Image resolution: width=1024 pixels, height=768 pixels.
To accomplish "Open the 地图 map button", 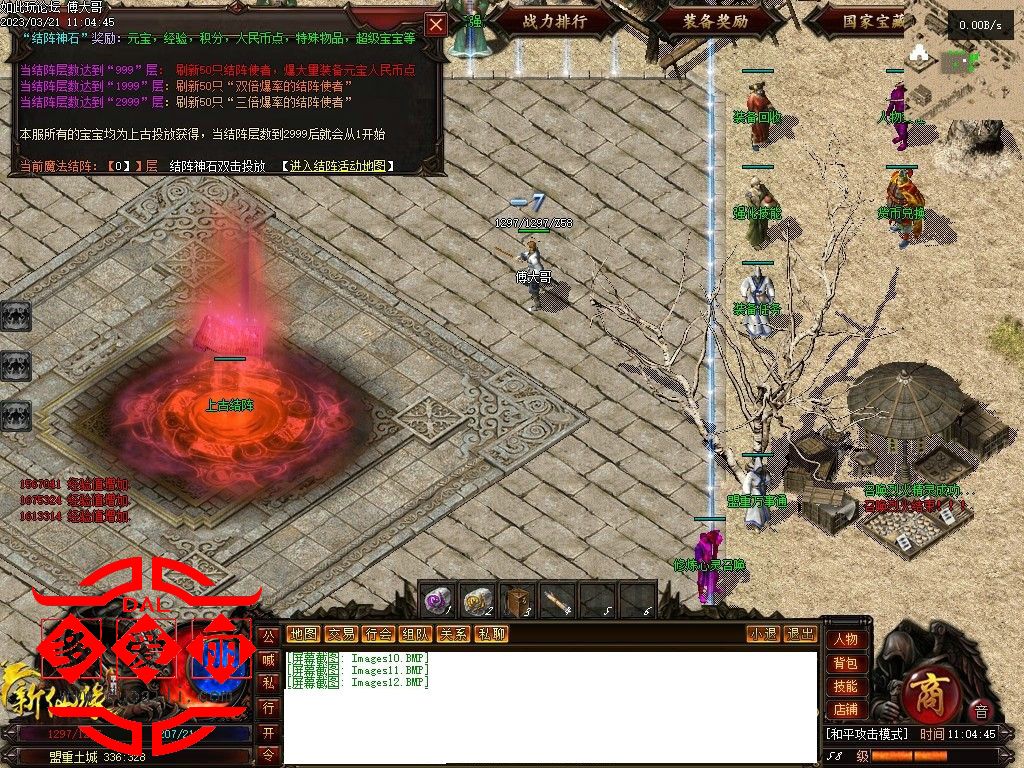I will pos(303,634).
